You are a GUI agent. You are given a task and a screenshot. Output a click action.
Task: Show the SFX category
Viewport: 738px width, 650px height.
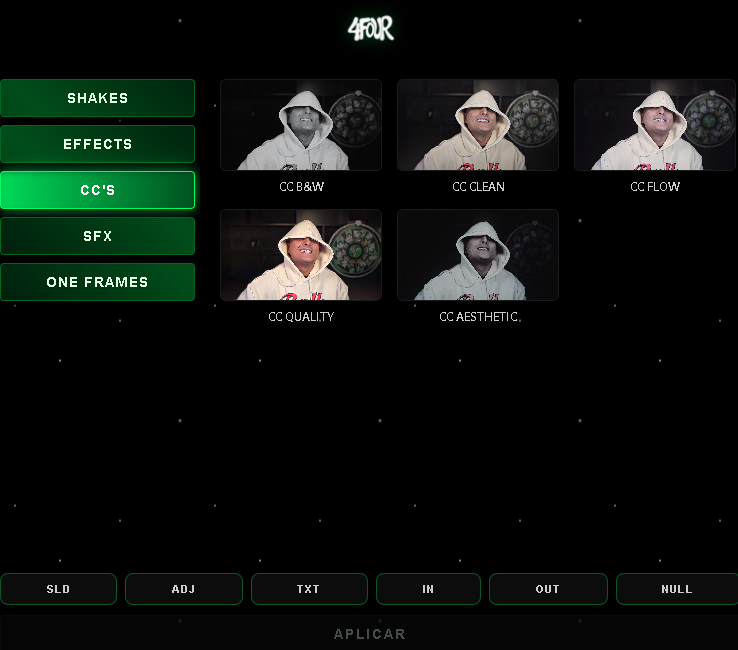[x=97, y=236]
